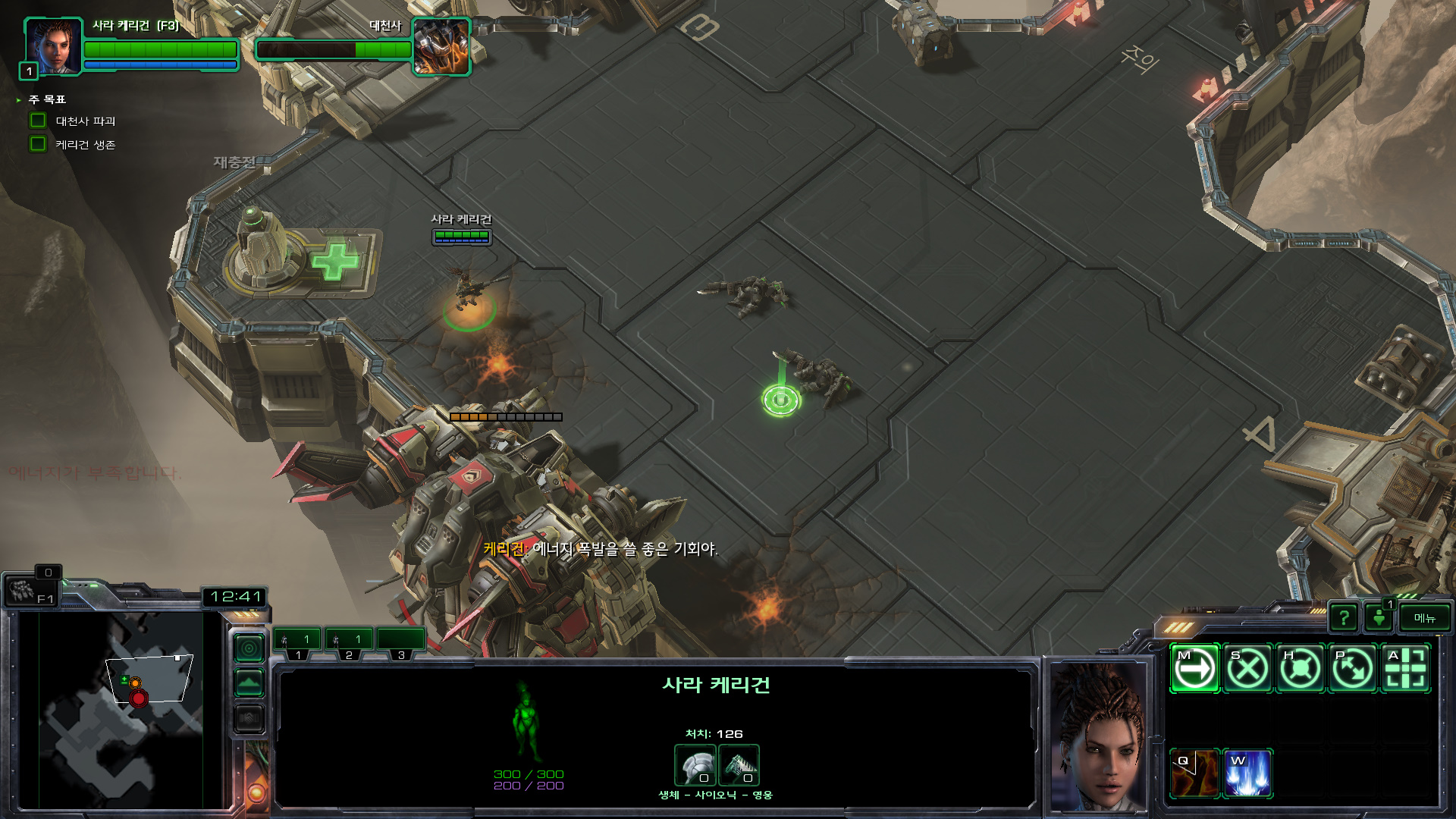Image resolution: width=1456 pixels, height=819 pixels.
Task: Choose the Hold Position command
Action: click(1301, 669)
